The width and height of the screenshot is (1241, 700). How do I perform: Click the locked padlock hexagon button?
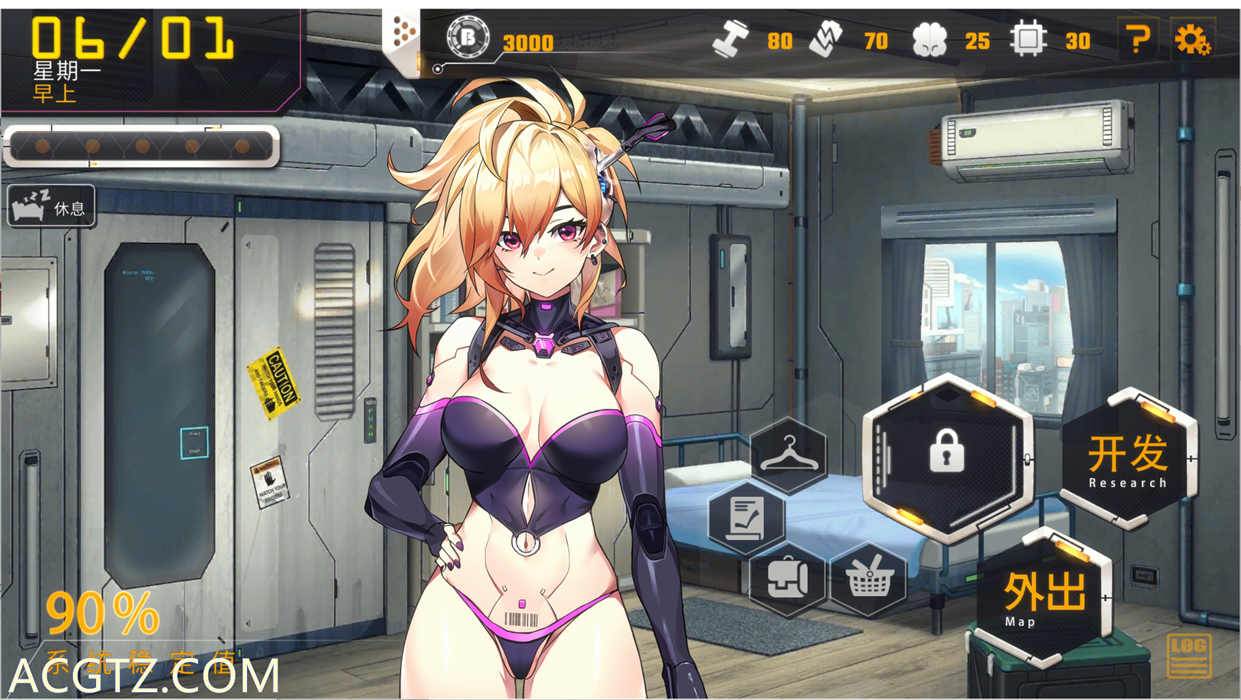(946, 457)
